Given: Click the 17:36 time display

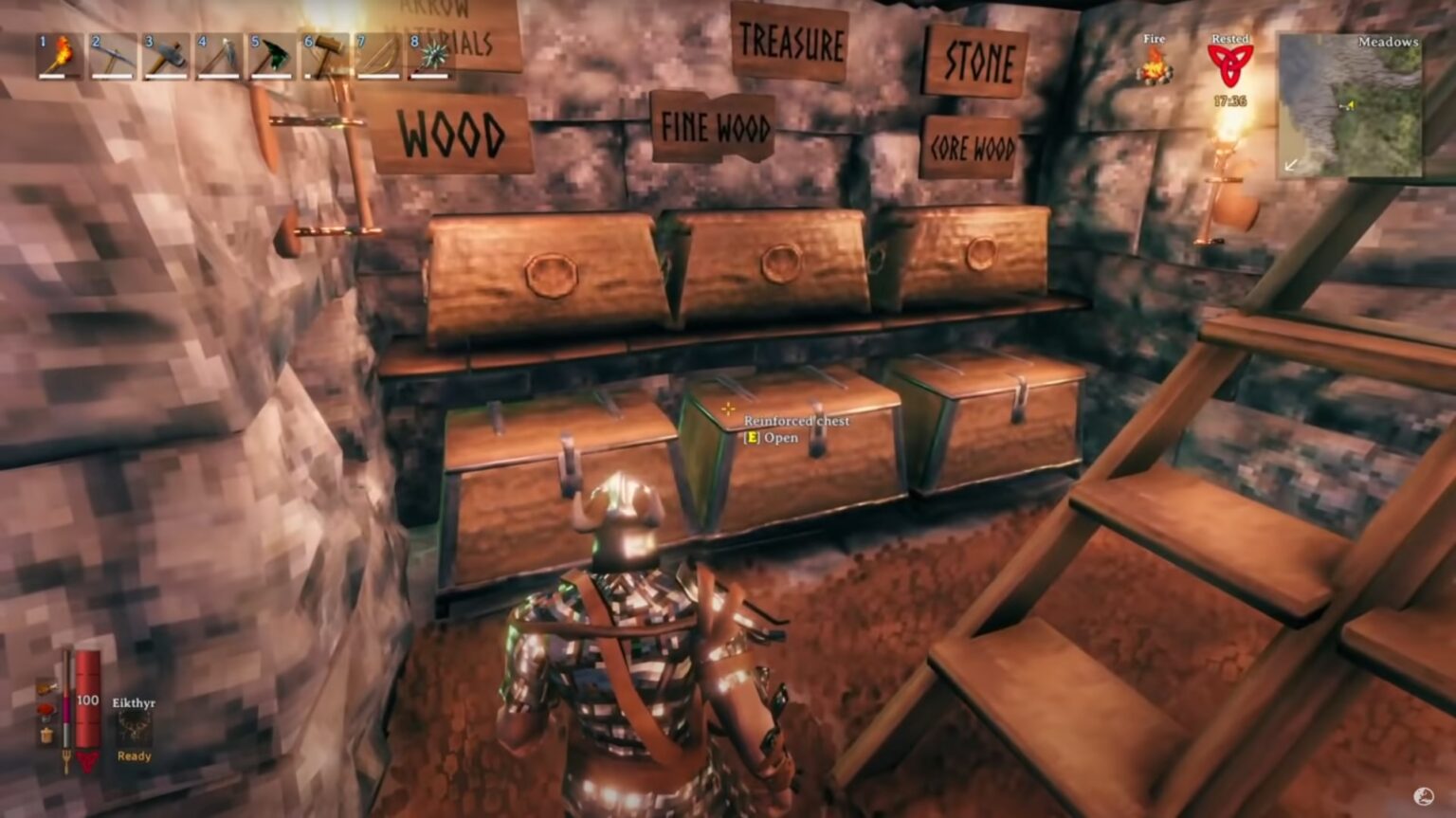Looking at the screenshot, I should [1229, 99].
